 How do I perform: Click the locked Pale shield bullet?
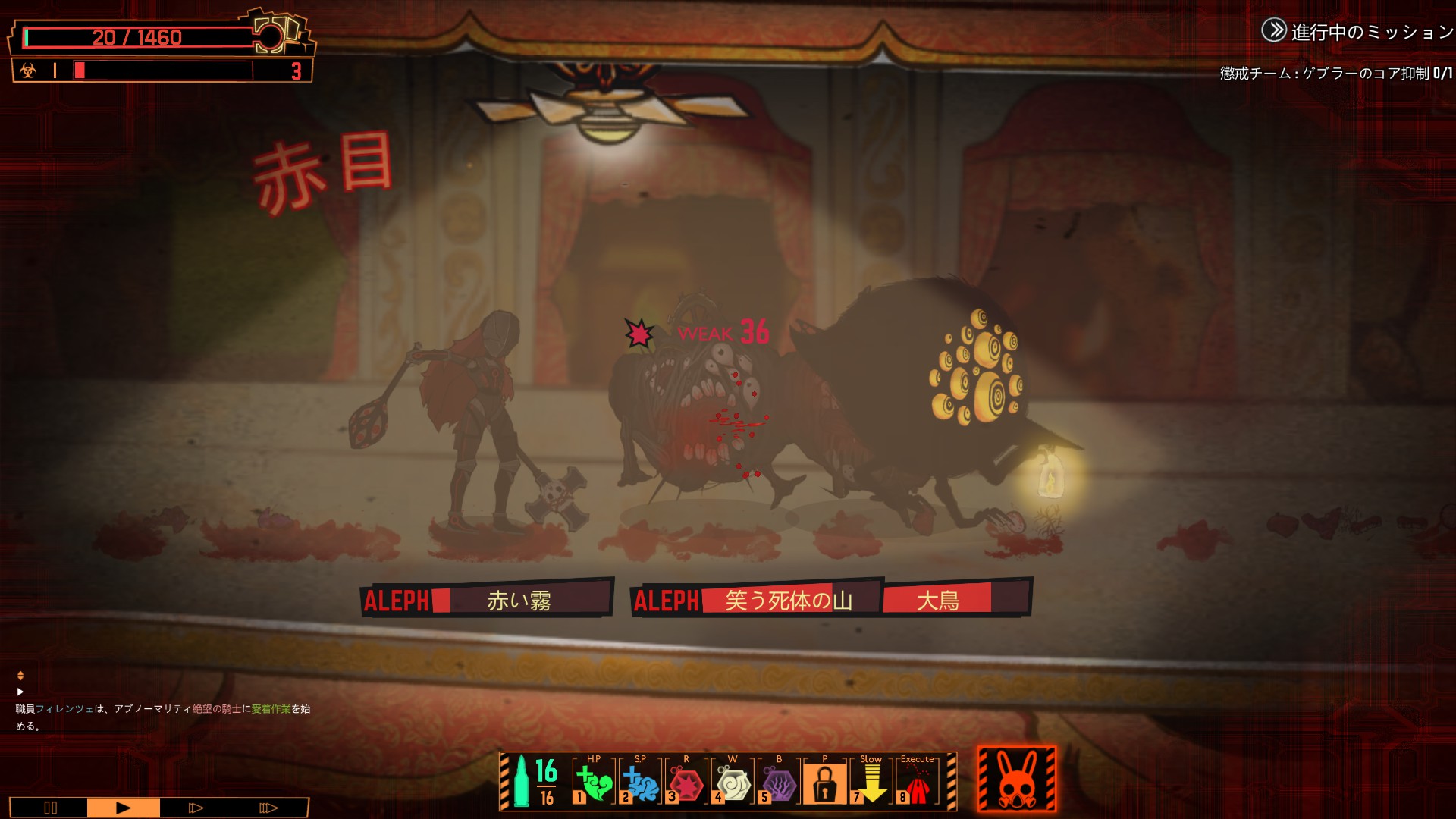[824, 782]
